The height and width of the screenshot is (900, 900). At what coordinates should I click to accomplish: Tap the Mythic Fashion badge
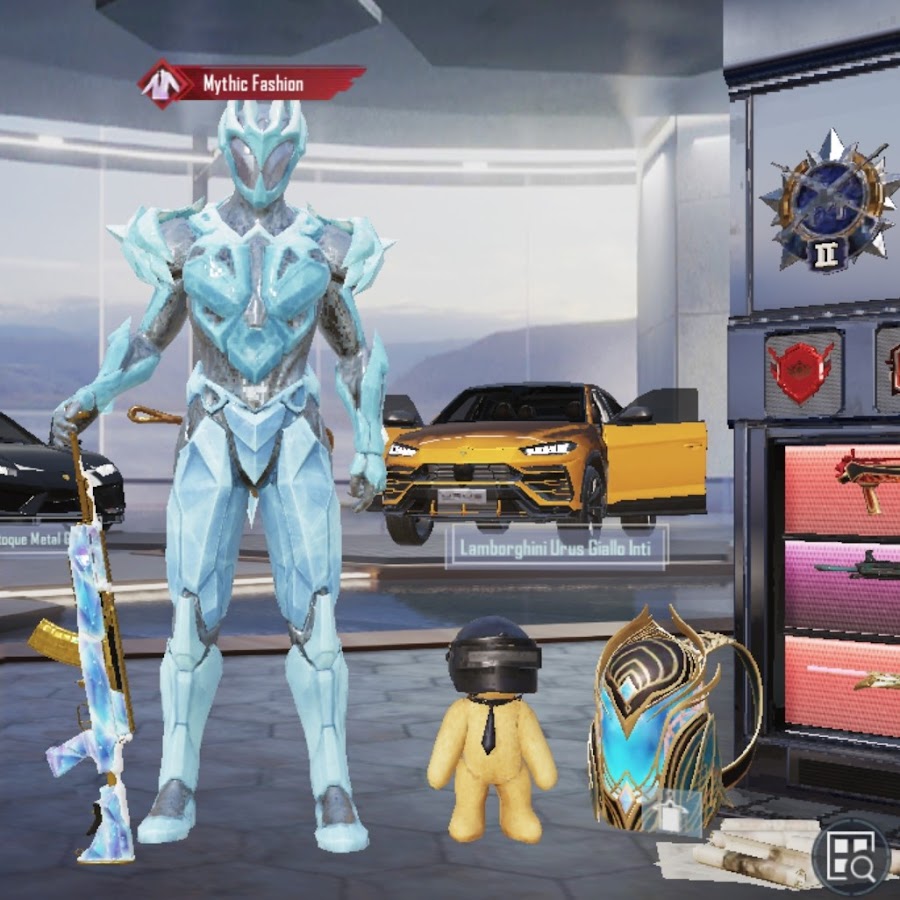251,84
